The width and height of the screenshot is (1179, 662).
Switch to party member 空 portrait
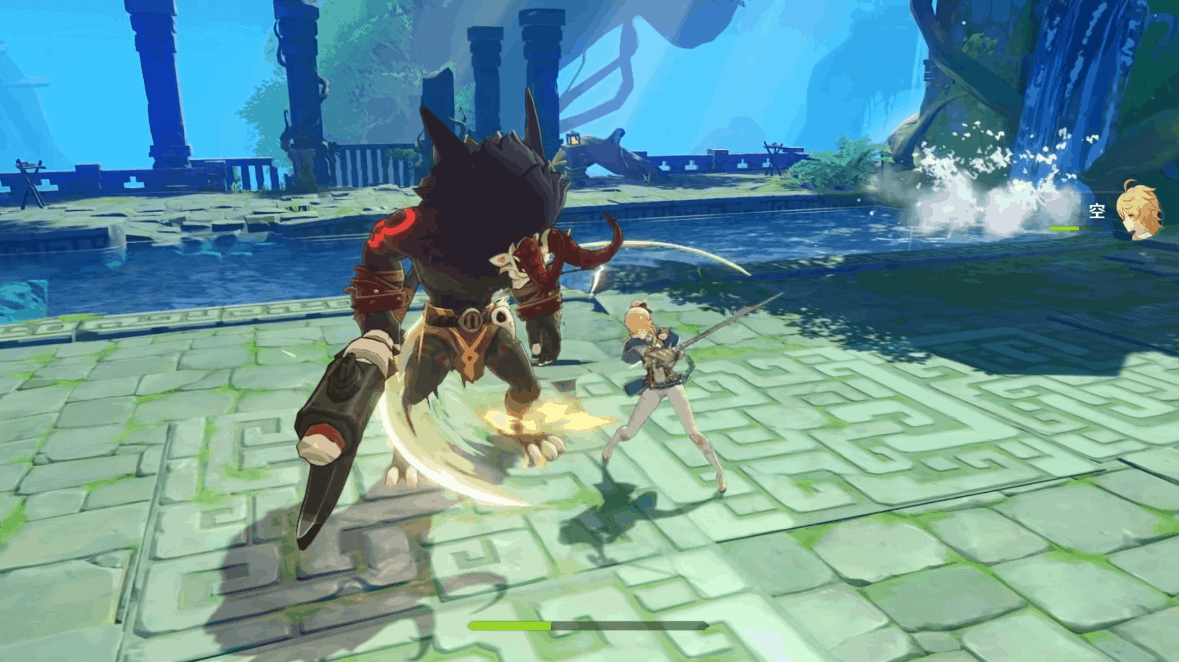click(x=1139, y=209)
